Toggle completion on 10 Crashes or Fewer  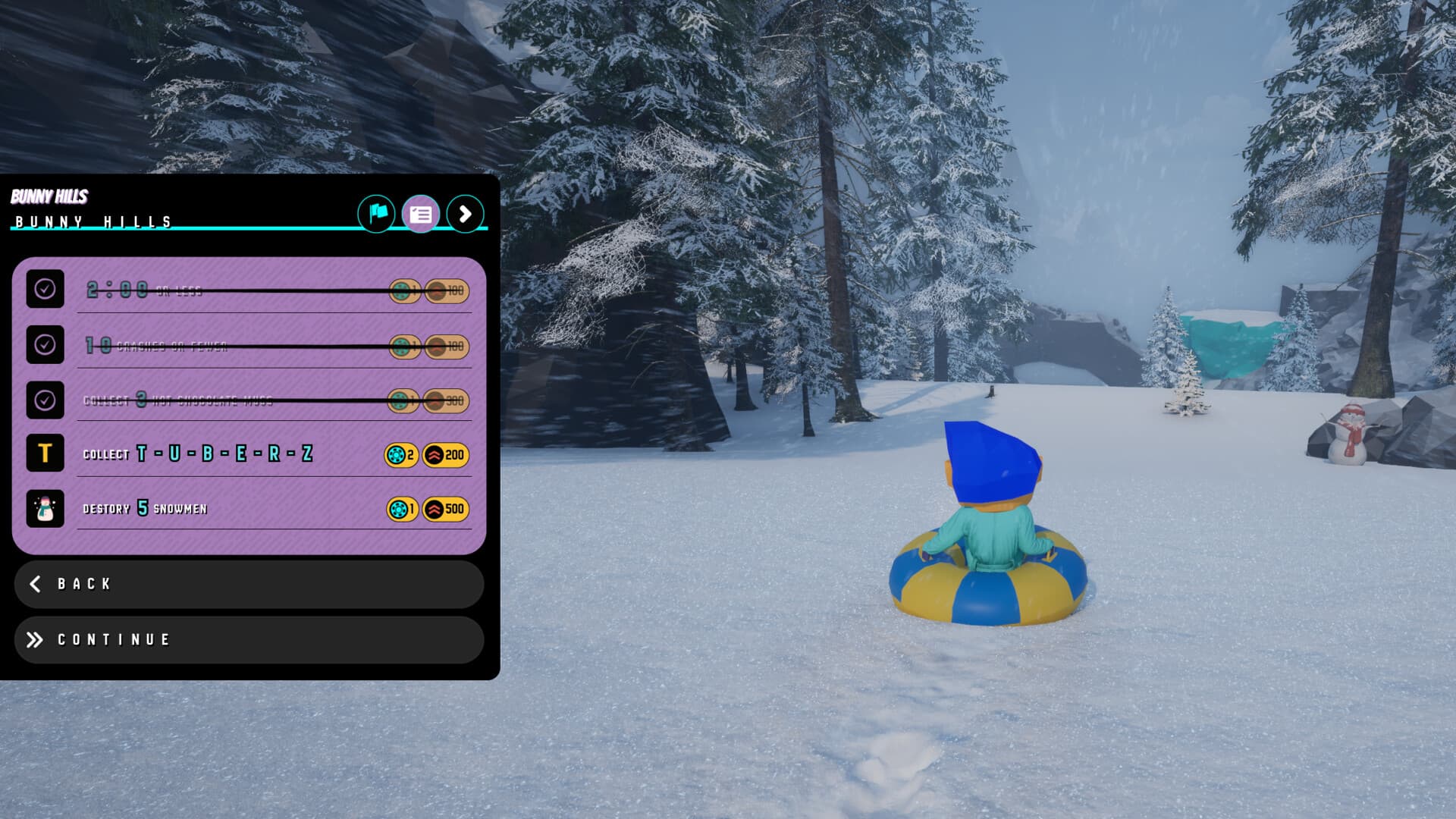[x=45, y=346]
